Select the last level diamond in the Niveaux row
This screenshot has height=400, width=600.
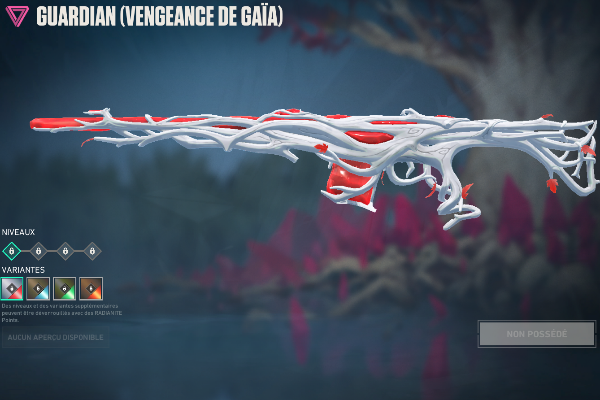coord(92,251)
